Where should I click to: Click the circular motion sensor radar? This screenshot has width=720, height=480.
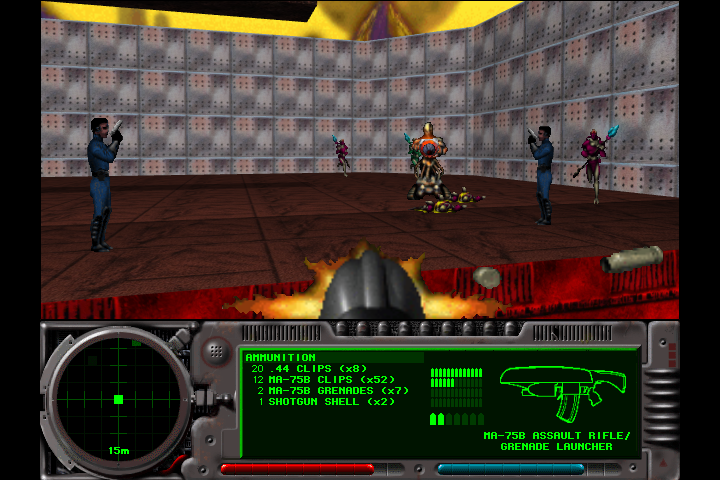click(x=118, y=398)
